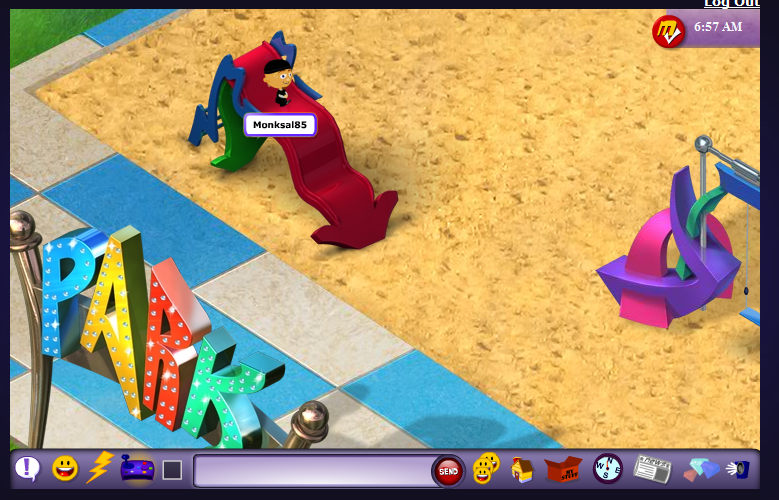Focus the chat message text field
Image resolution: width=779 pixels, height=500 pixels.
point(312,470)
